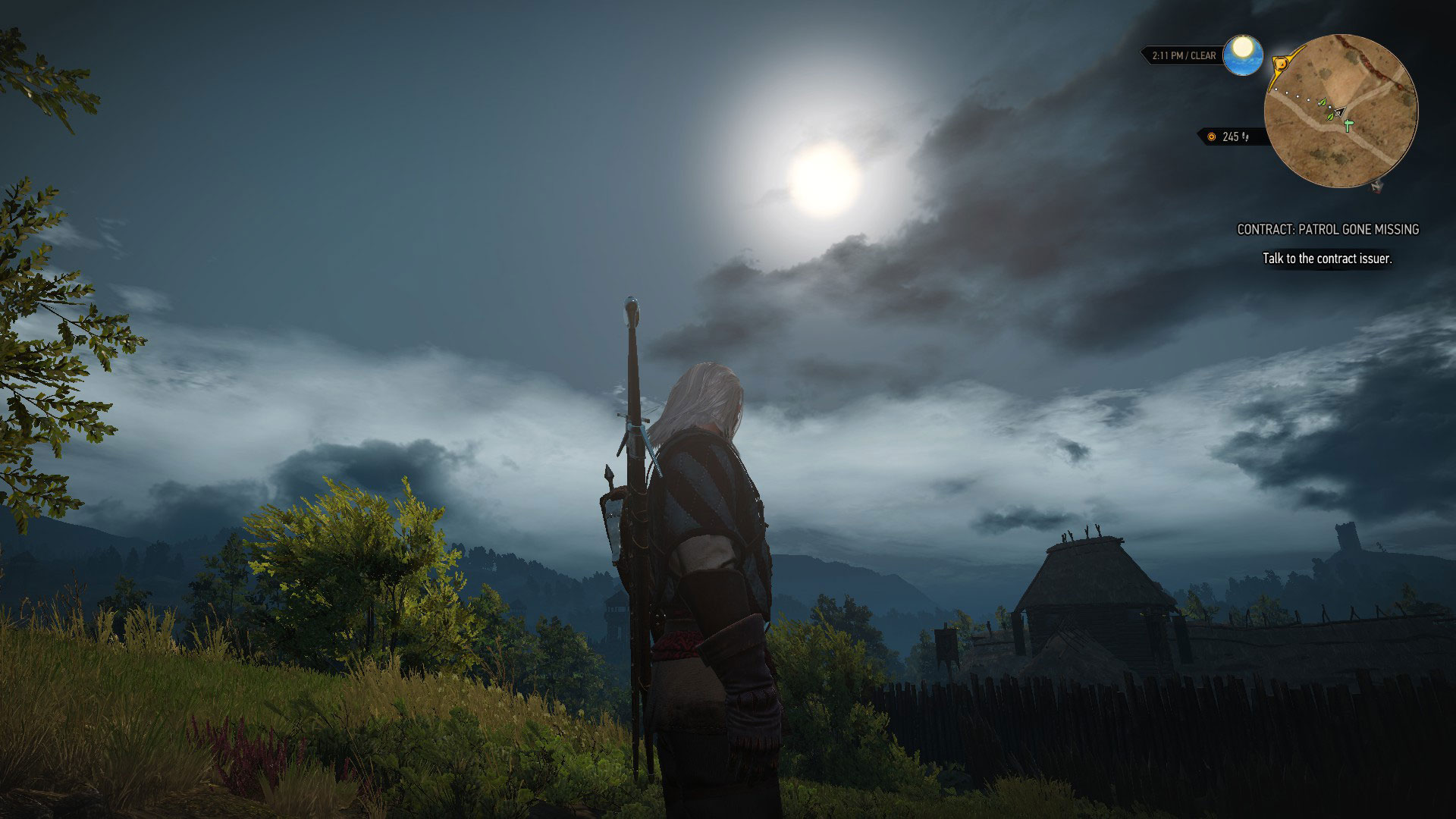This screenshot has width=1456, height=819.
Task: Click the dotted path trail on the minimap
Action: coord(1298,96)
